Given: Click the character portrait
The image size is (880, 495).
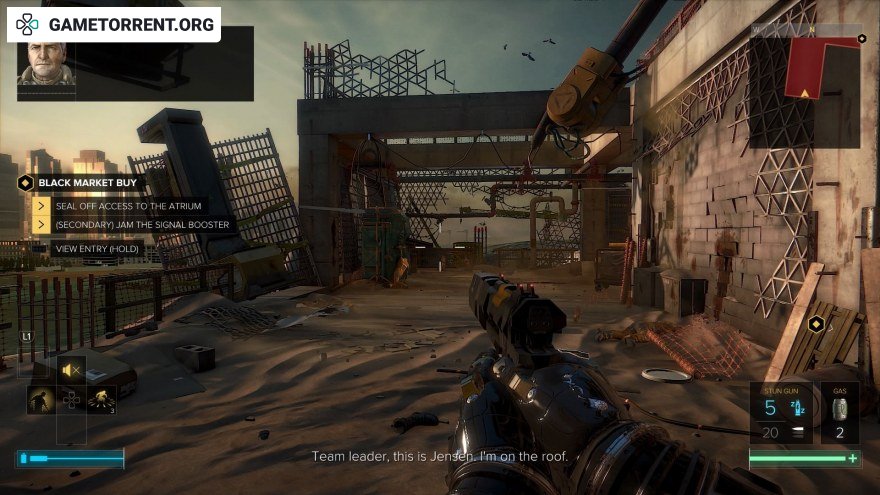Looking at the screenshot, I should (x=46, y=63).
